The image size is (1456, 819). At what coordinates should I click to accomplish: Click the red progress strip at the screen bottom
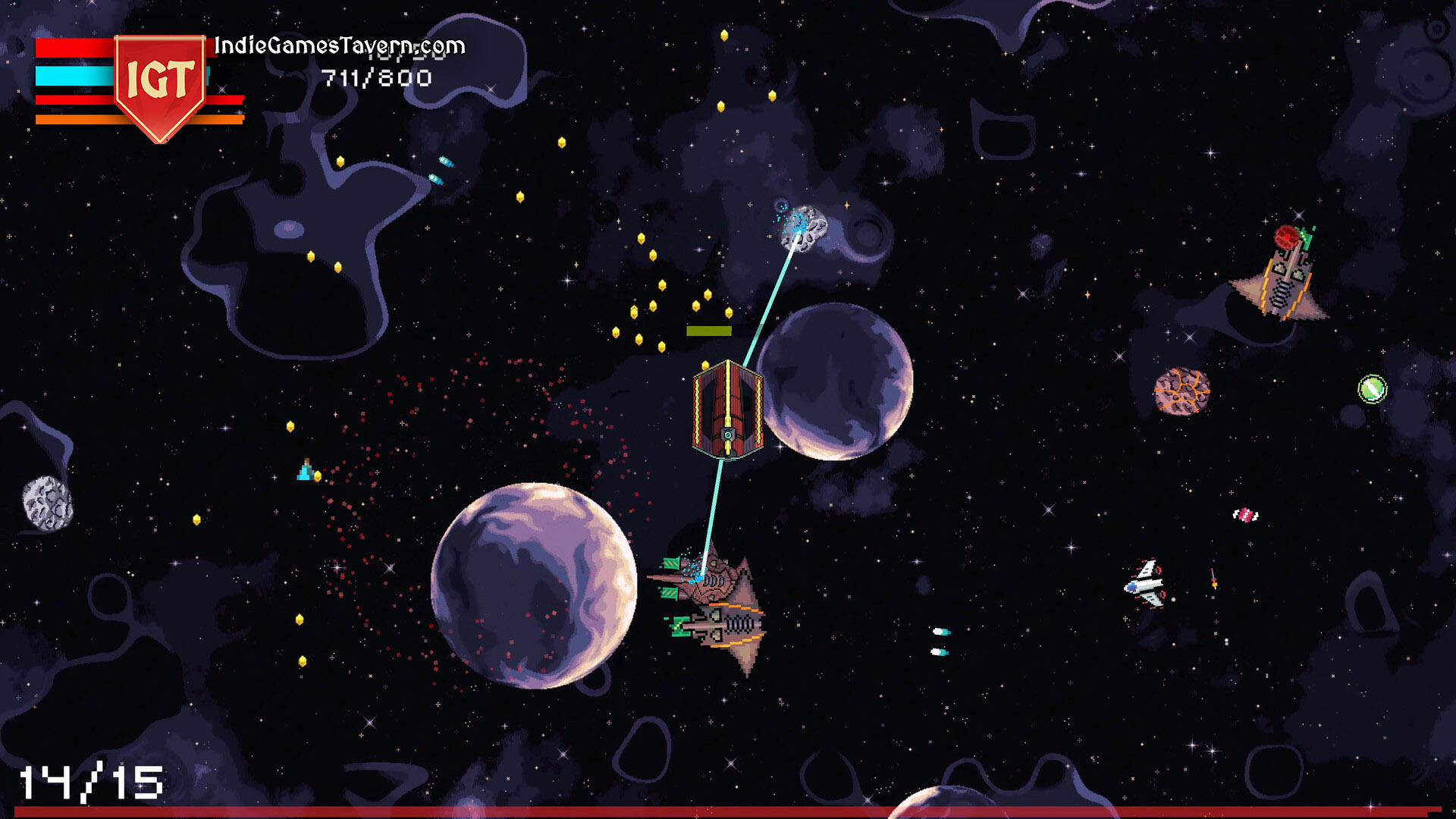(728, 813)
